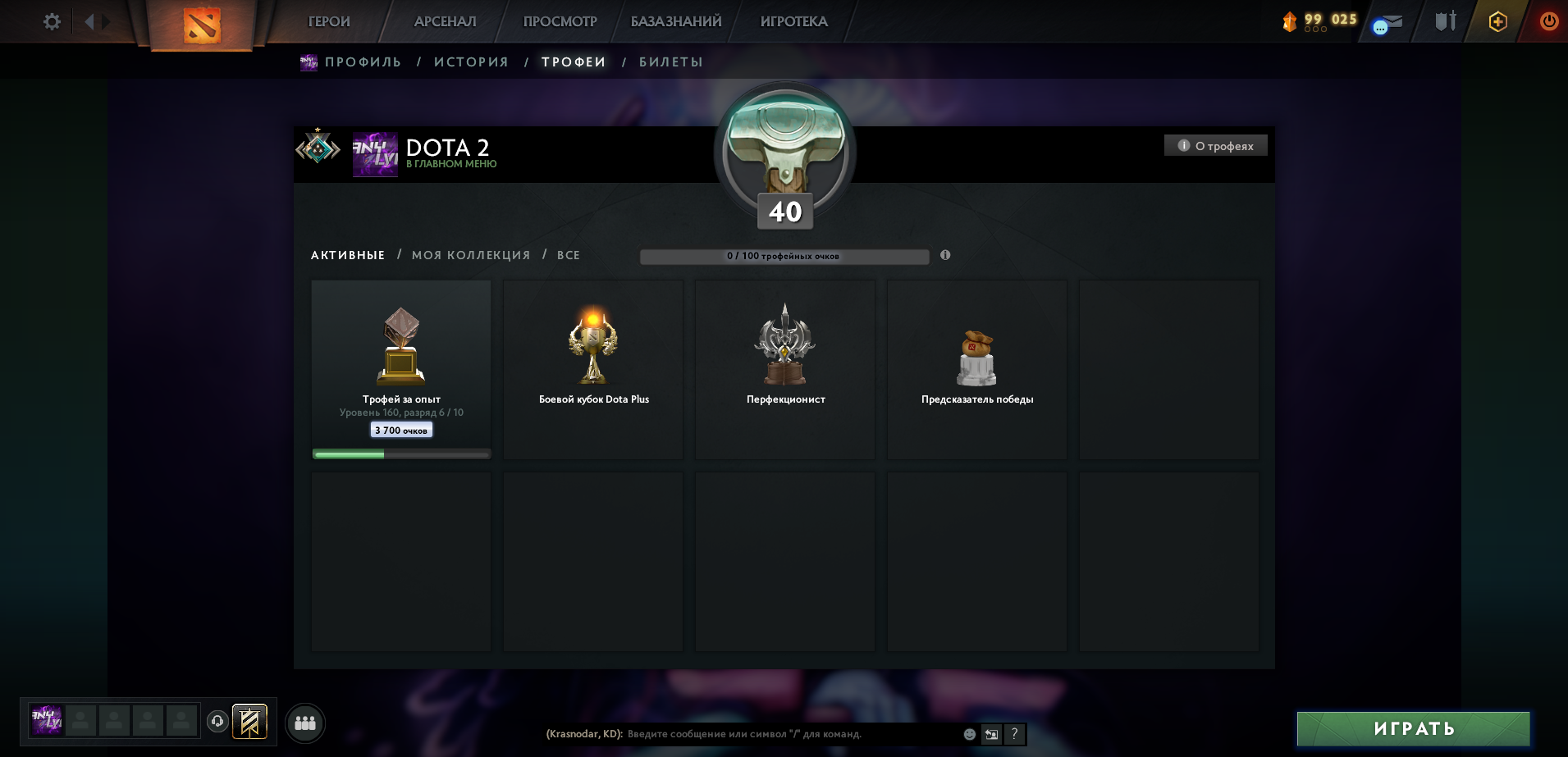Open the help question mark icon
The height and width of the screenshot is (757, 1568).
tap(1016, 735)
